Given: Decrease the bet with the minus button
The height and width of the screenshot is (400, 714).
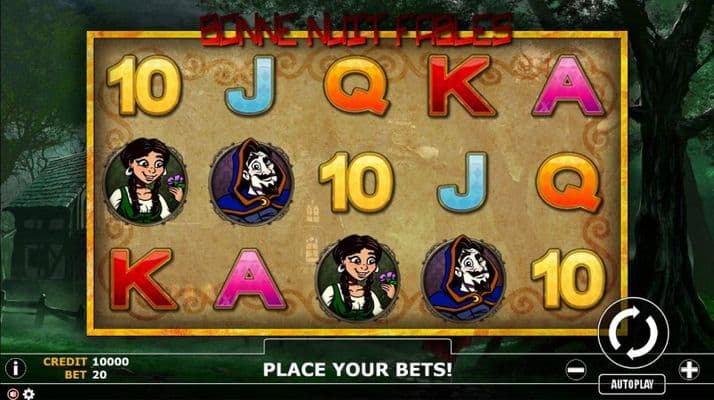Looking at the screenshot, I should click(x=575, y=369).
